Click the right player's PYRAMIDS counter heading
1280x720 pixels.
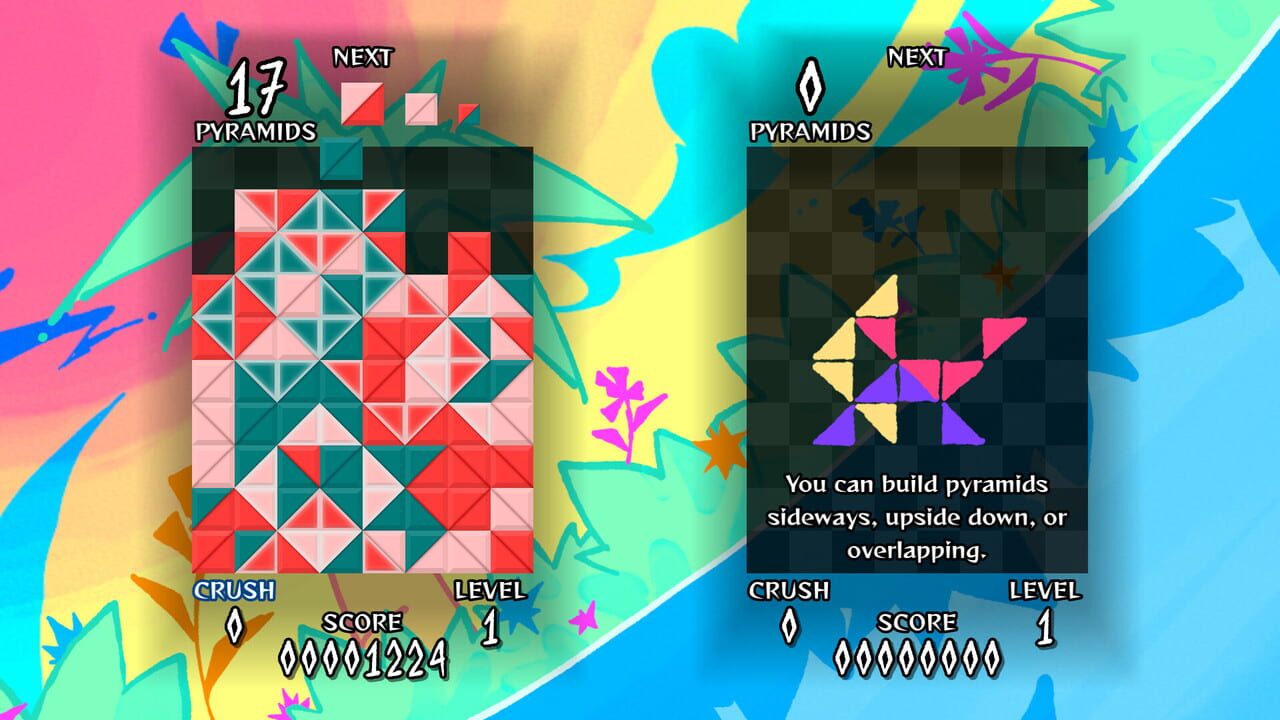[812, 128]
